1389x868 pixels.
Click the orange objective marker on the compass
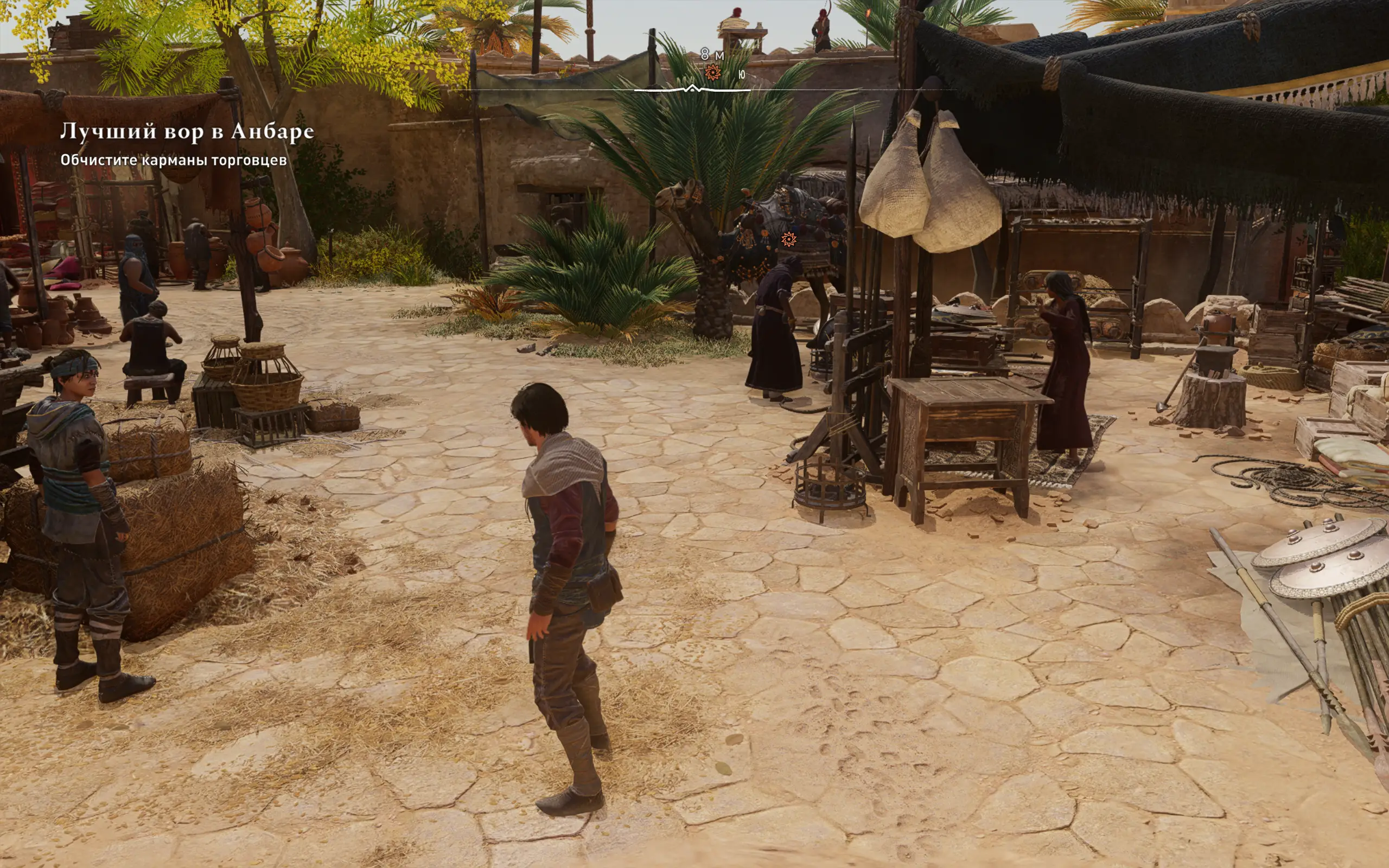pos(712,72)
